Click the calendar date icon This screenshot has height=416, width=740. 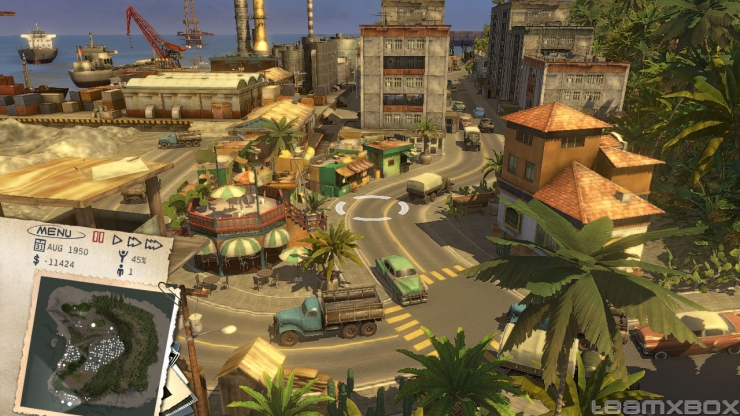39,245
